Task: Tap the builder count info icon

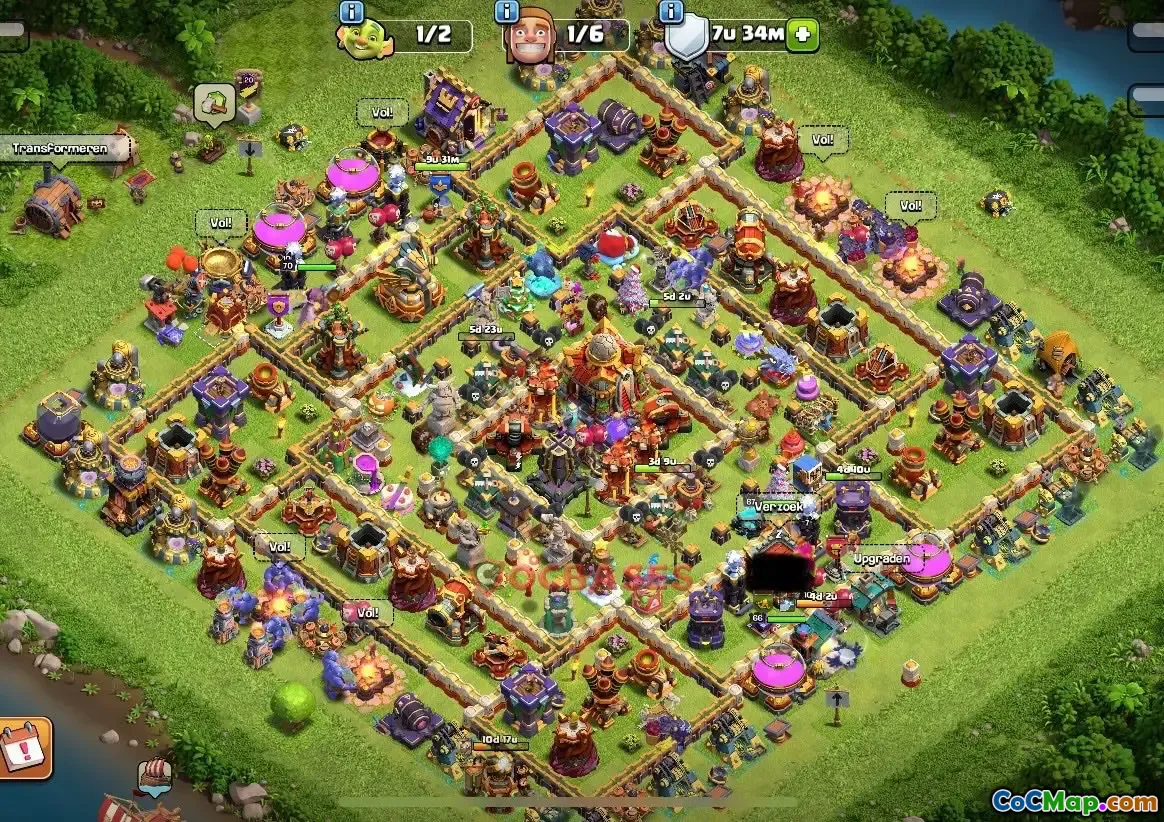Action: pos(507,12)
